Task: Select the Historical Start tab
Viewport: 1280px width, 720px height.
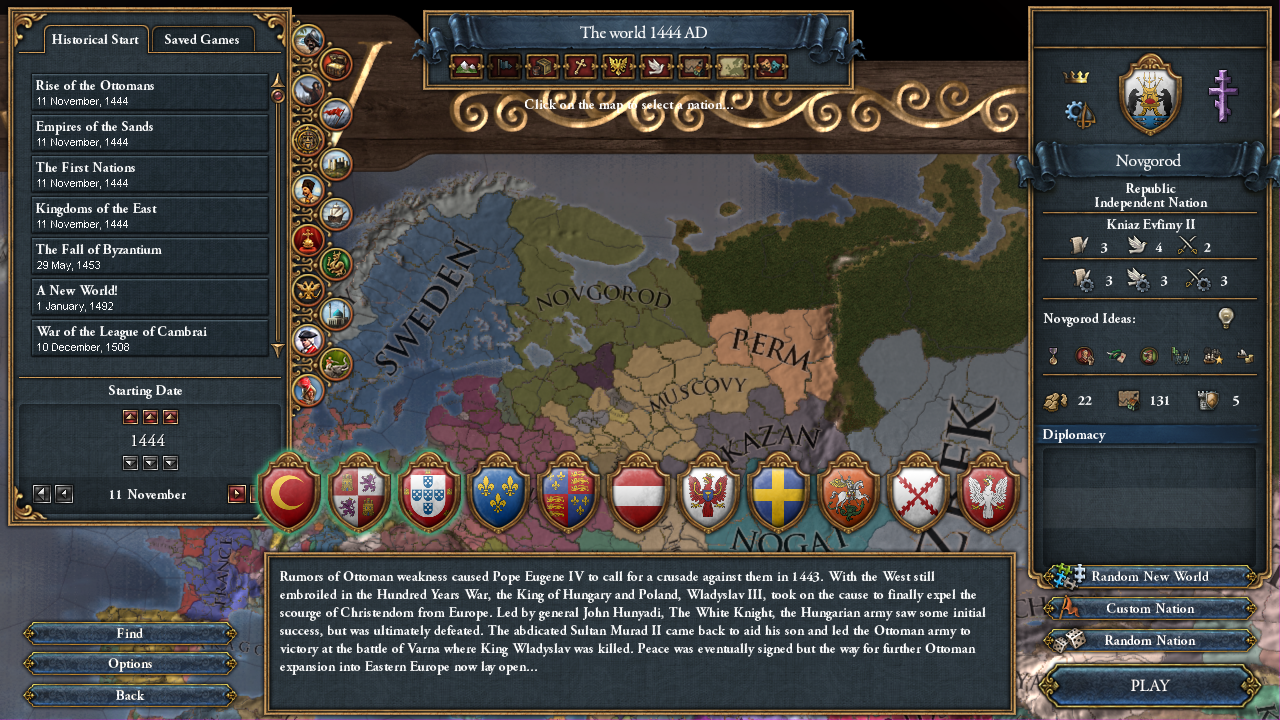Action: click(95, 40)
